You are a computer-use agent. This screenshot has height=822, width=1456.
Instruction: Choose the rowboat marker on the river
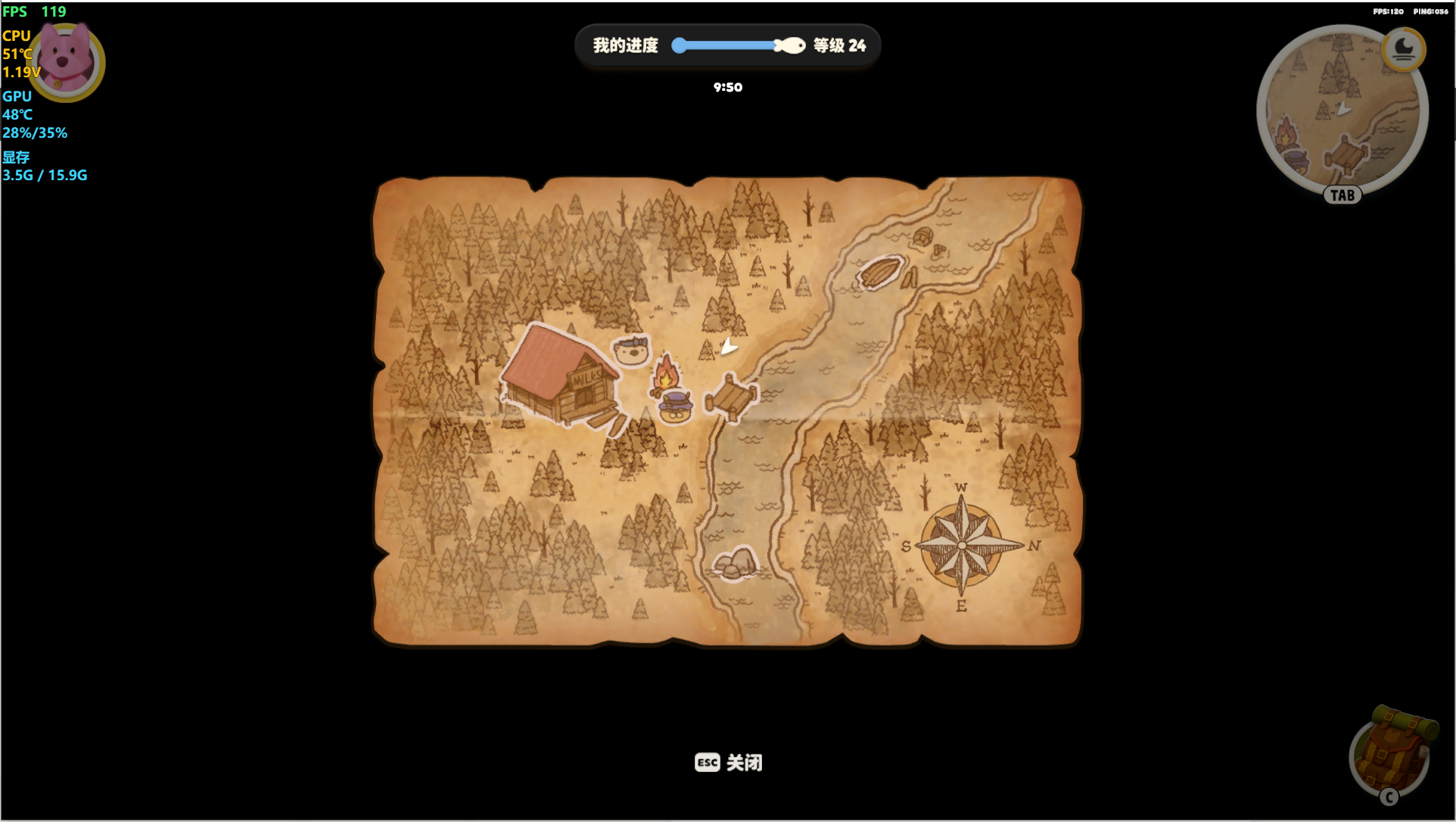[879, 272]
